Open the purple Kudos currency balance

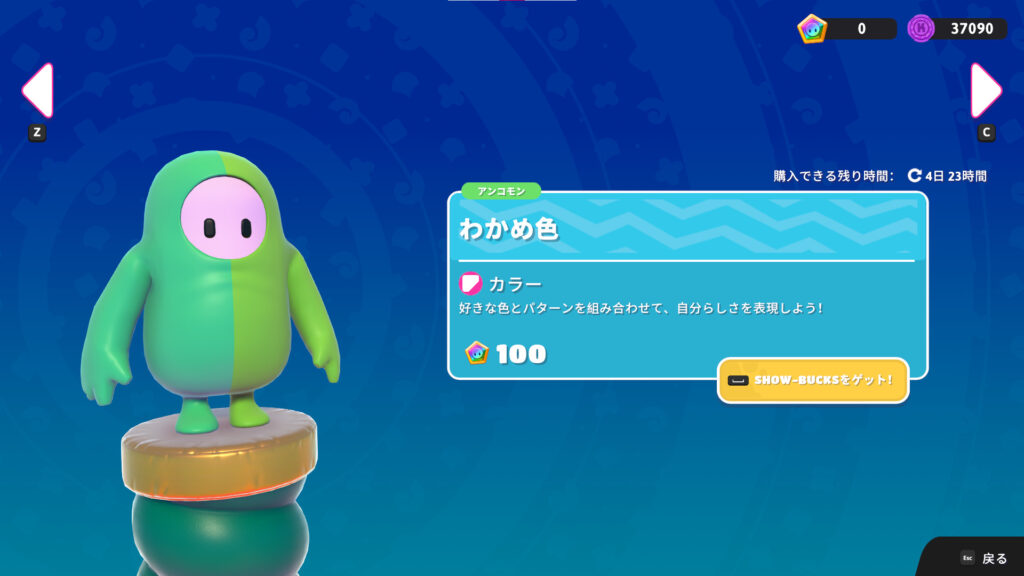tap(957, 29)
